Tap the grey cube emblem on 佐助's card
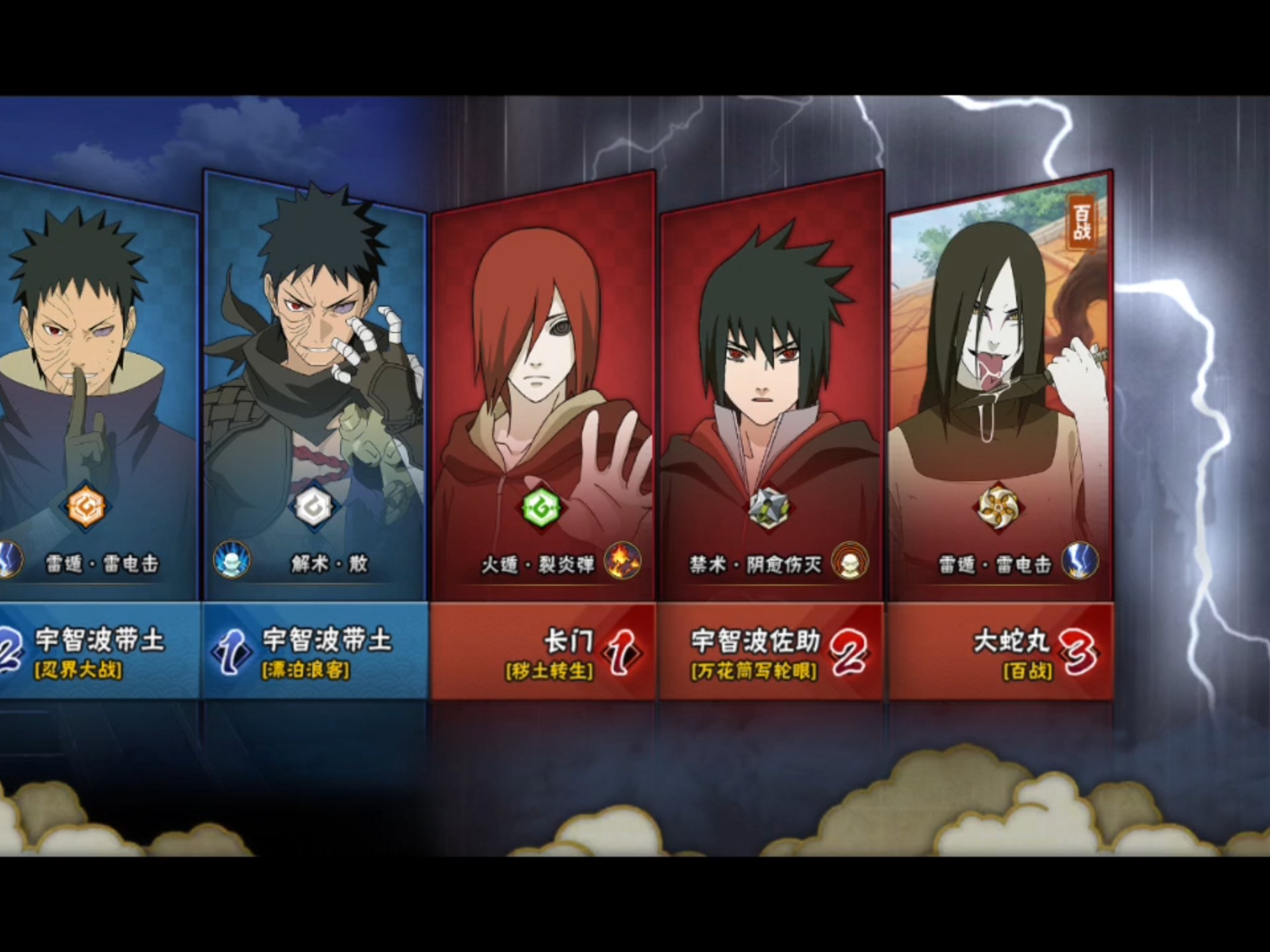Image resolution: width=1270 pixels, height=952 pixels. click(x=769, y=508)
